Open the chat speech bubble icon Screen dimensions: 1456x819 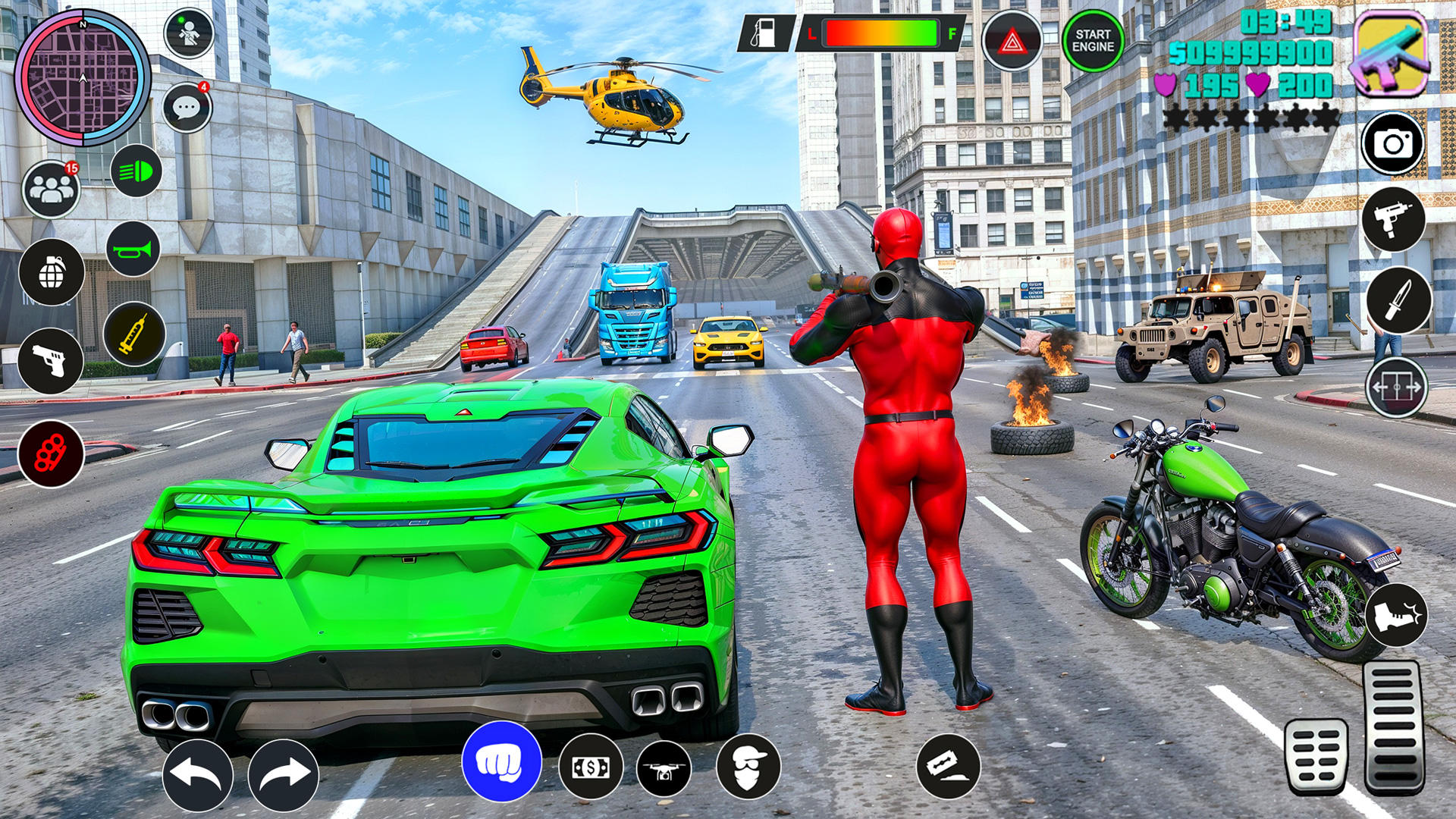click(187, 108)
